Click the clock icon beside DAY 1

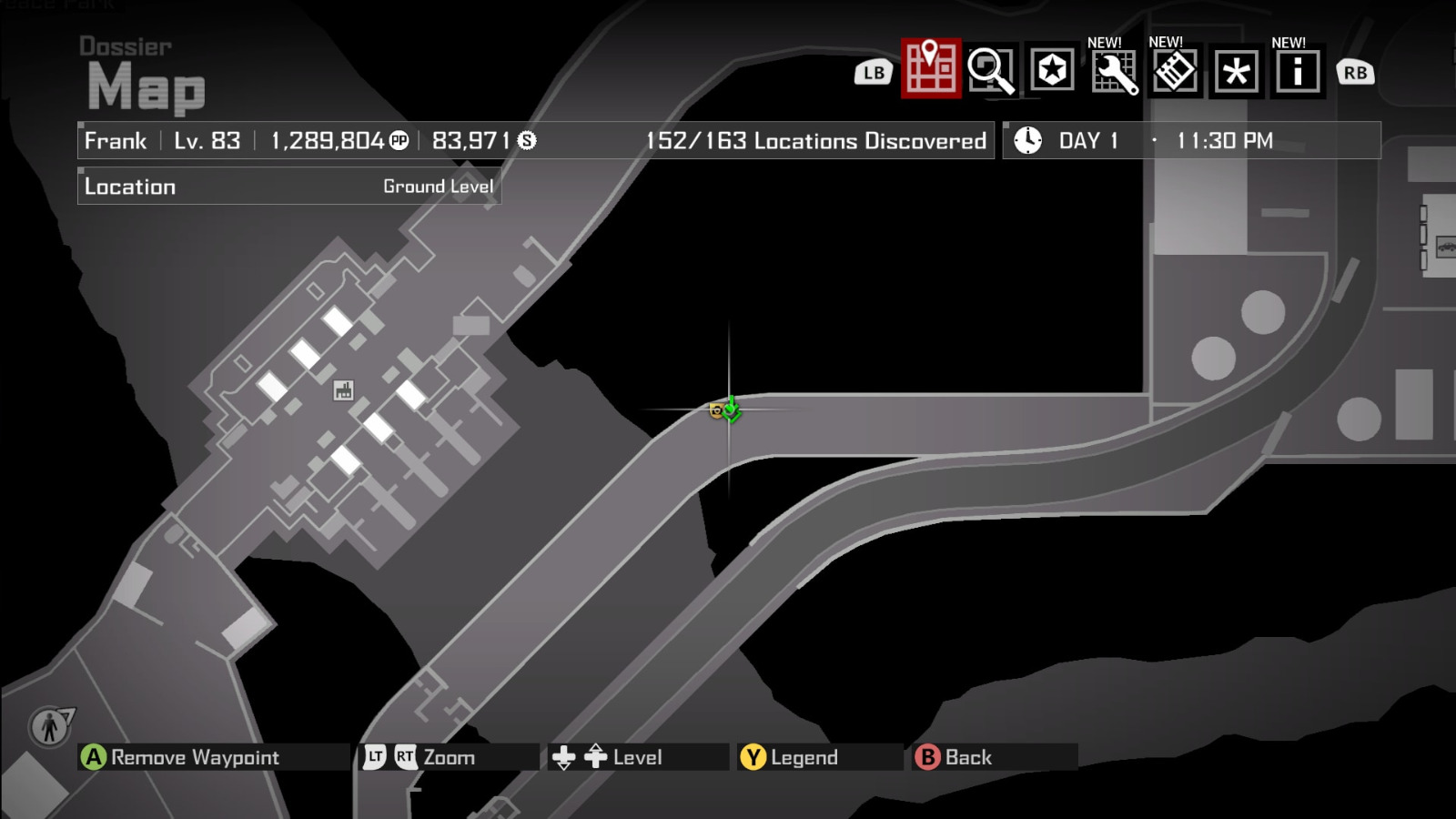click(x=1027, y=140)
